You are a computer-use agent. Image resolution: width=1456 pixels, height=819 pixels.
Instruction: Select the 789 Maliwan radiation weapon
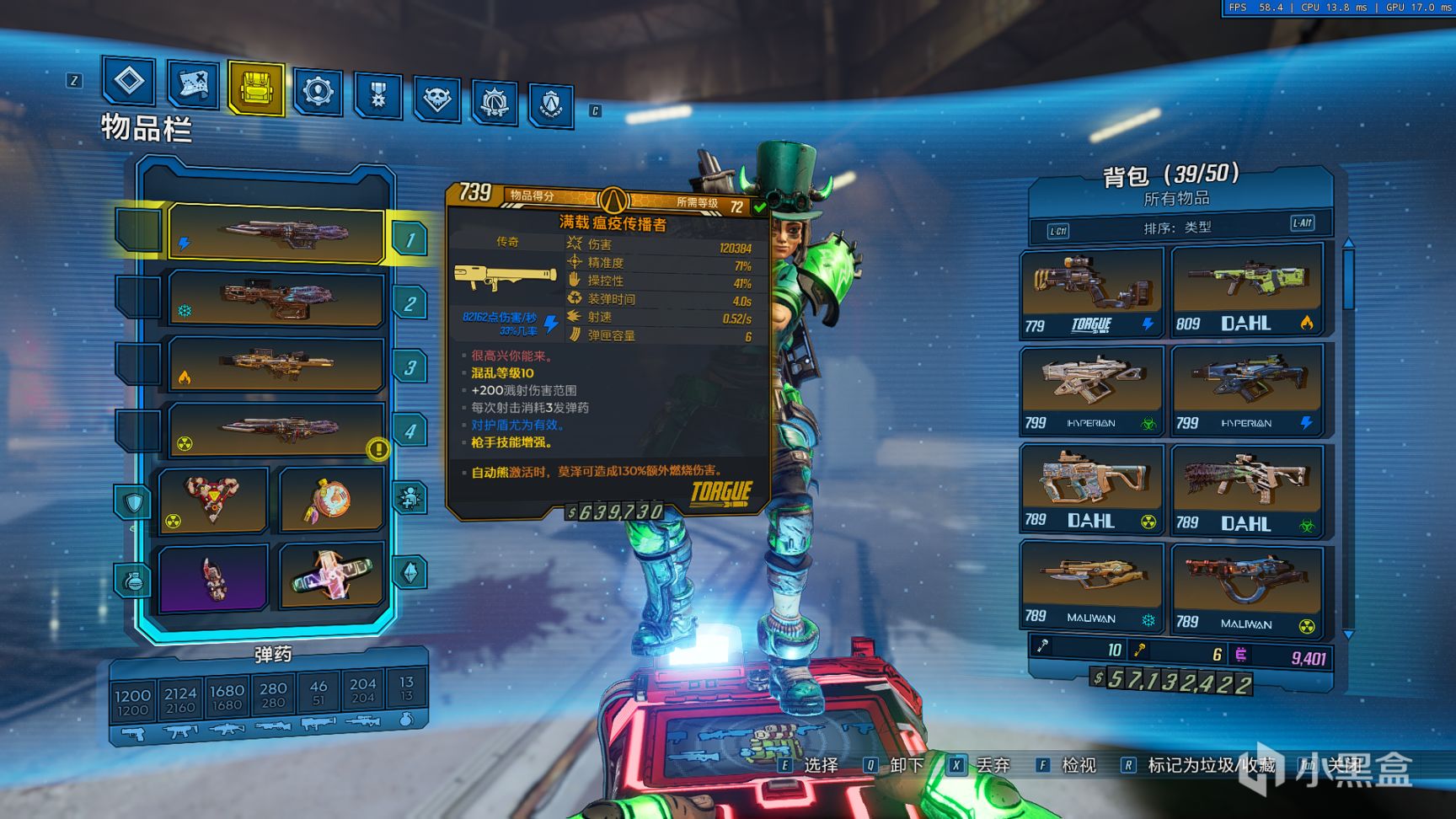pos(1246,590)
